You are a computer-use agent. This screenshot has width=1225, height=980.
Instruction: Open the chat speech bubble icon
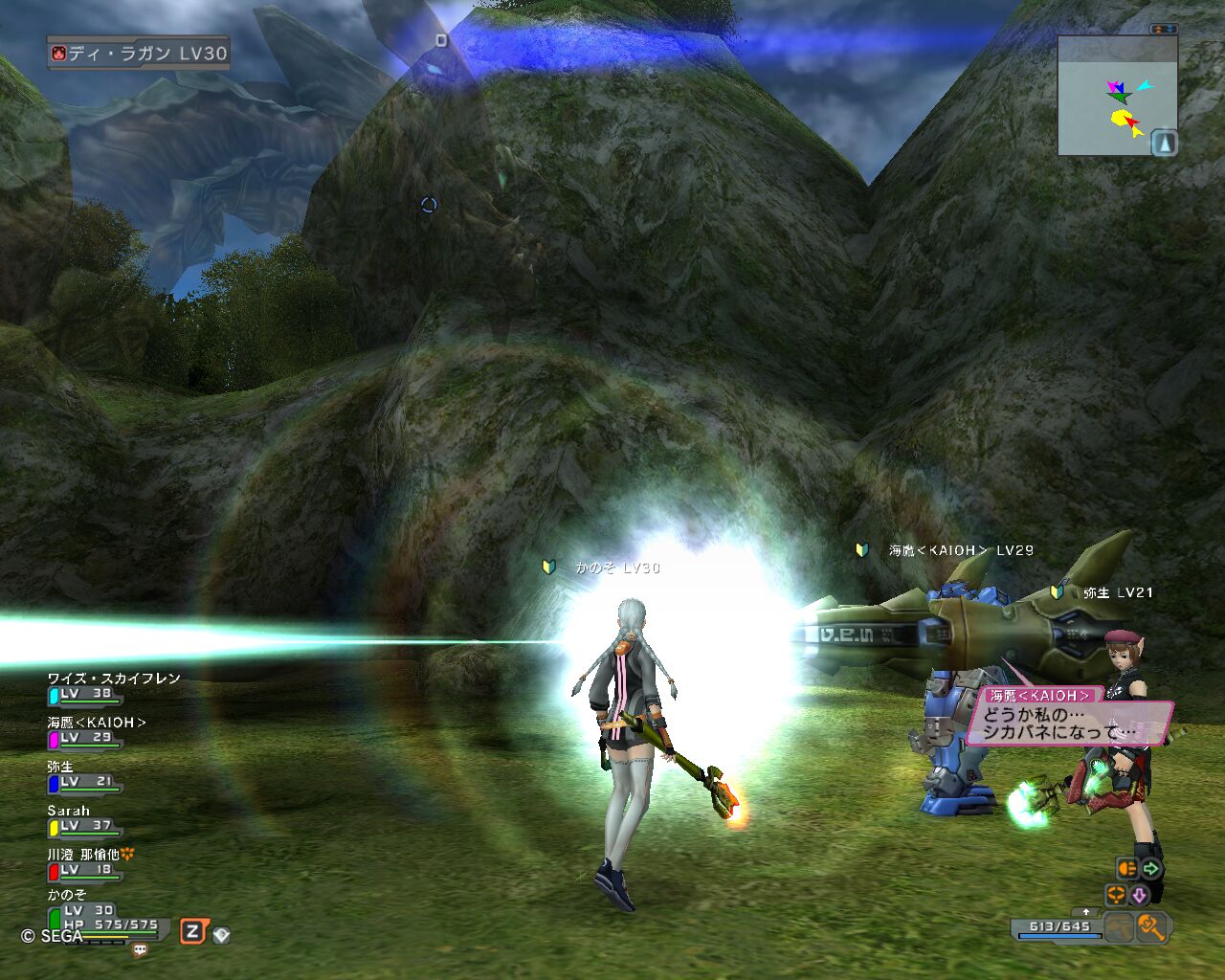140,950
